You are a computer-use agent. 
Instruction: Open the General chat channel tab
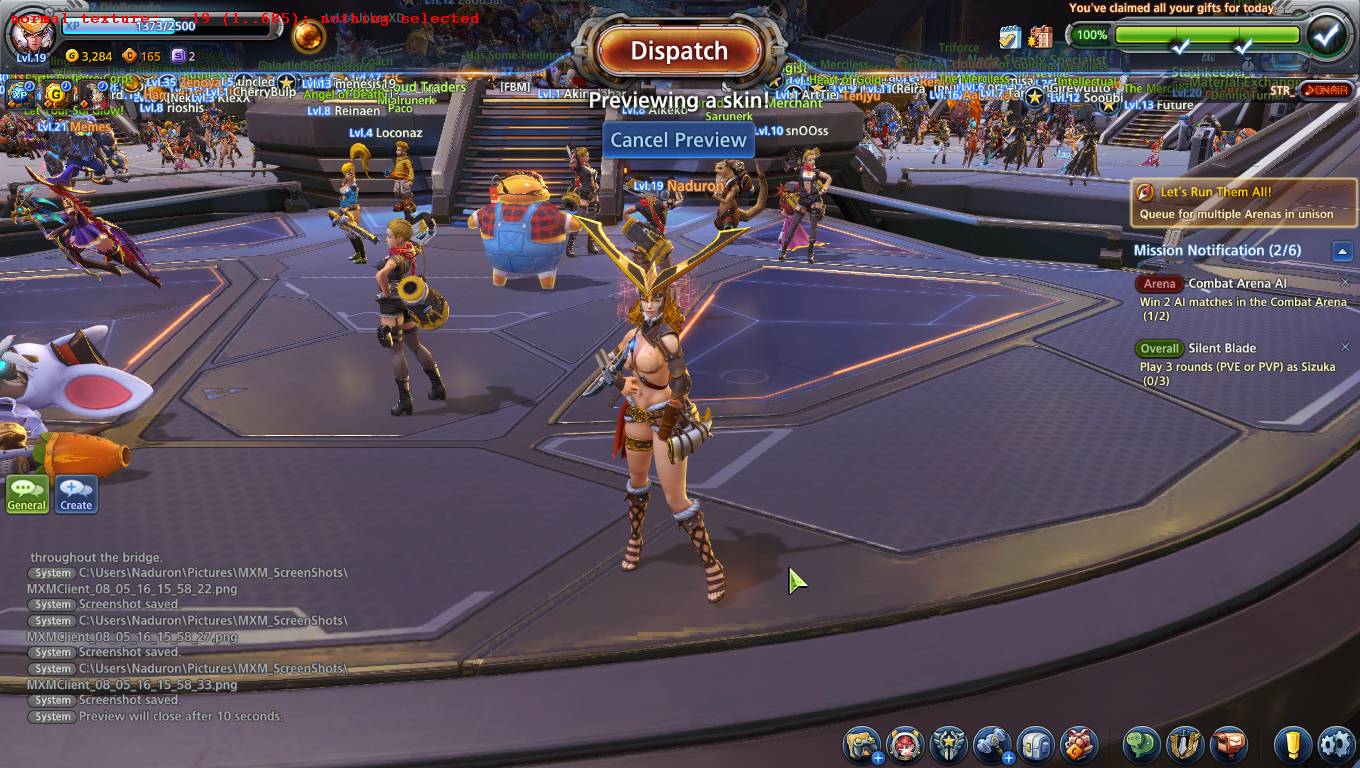(x=27, y=493)
